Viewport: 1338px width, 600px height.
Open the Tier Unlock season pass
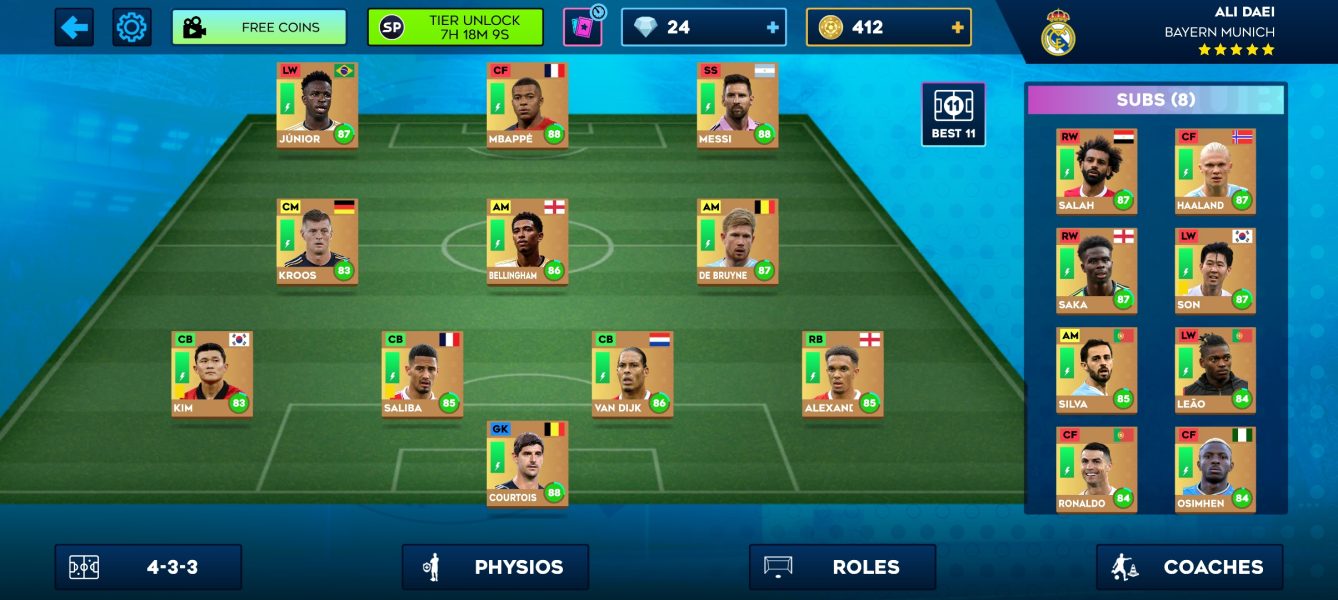455,27
